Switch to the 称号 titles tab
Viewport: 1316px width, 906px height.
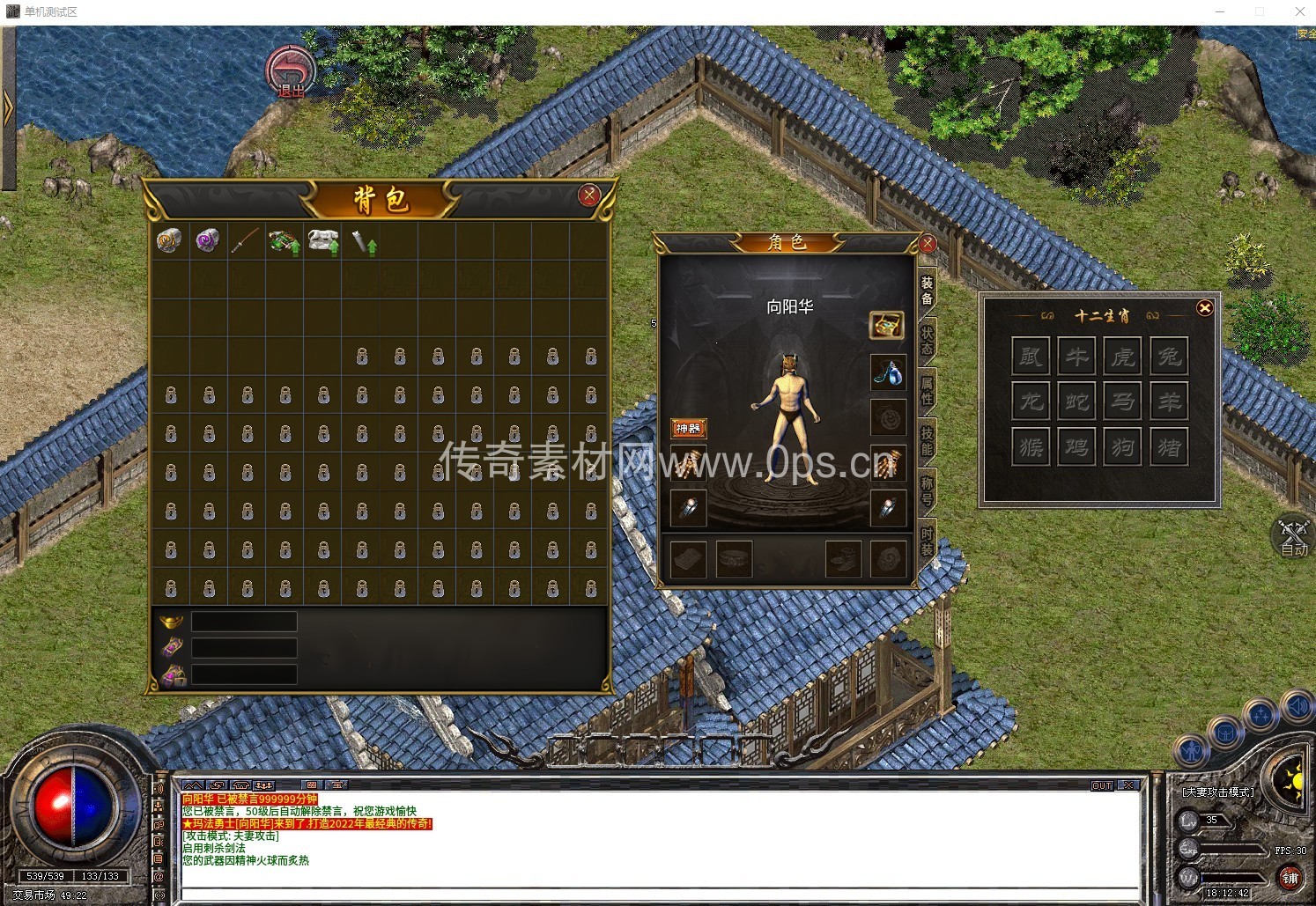point(928,490)
